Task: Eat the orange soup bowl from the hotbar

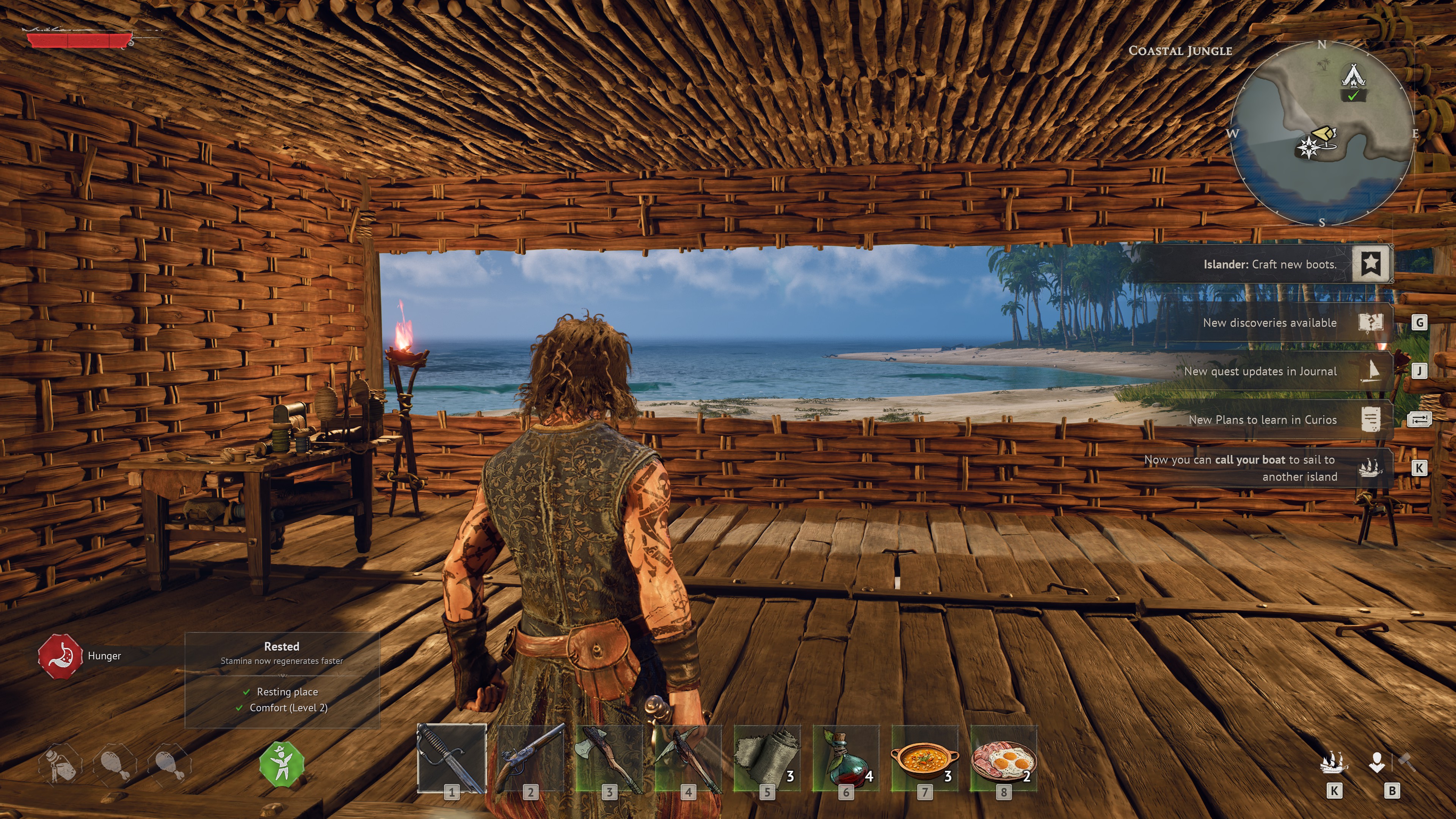Action: pyautogui.click(x=925, y=758)
